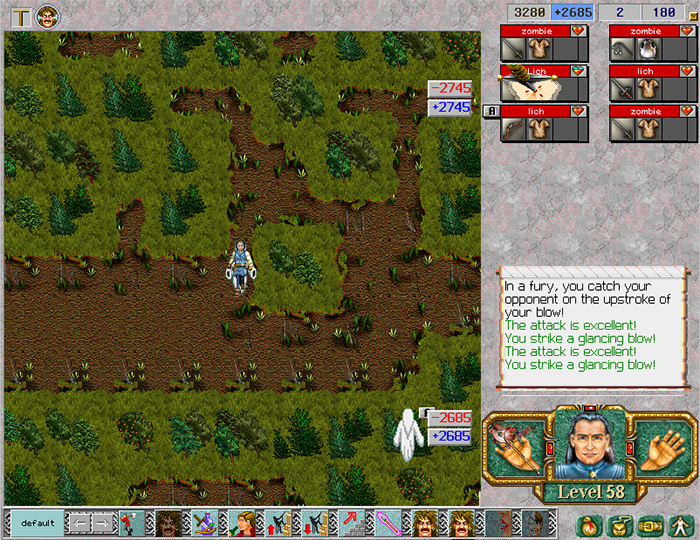Select the empty right hand slot
Viewport: 700px width, 540px height.
click(x=656, y=447)
